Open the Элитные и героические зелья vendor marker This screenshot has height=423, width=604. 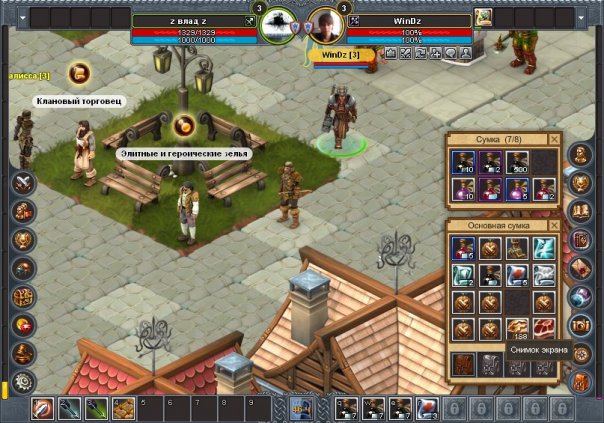tap(183, 126)
